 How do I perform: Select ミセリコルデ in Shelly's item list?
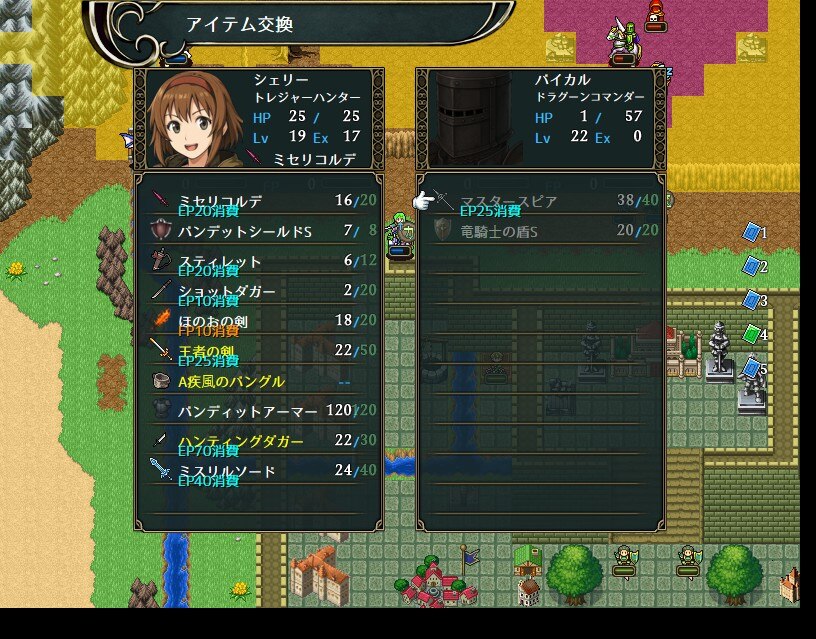[258, 201]
